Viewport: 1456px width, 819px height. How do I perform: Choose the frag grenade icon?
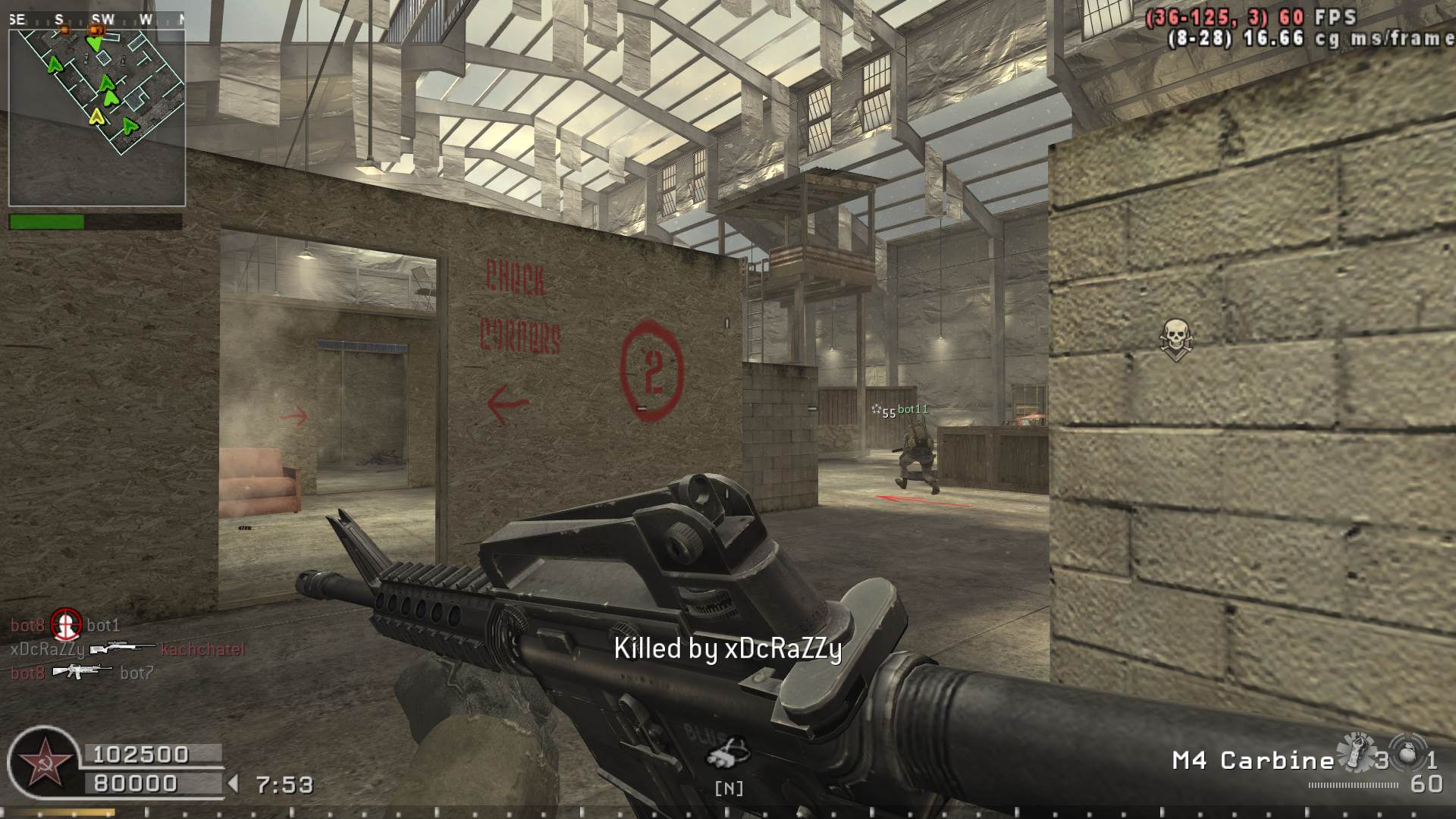pyautogui.click(x=1407, y=753)
